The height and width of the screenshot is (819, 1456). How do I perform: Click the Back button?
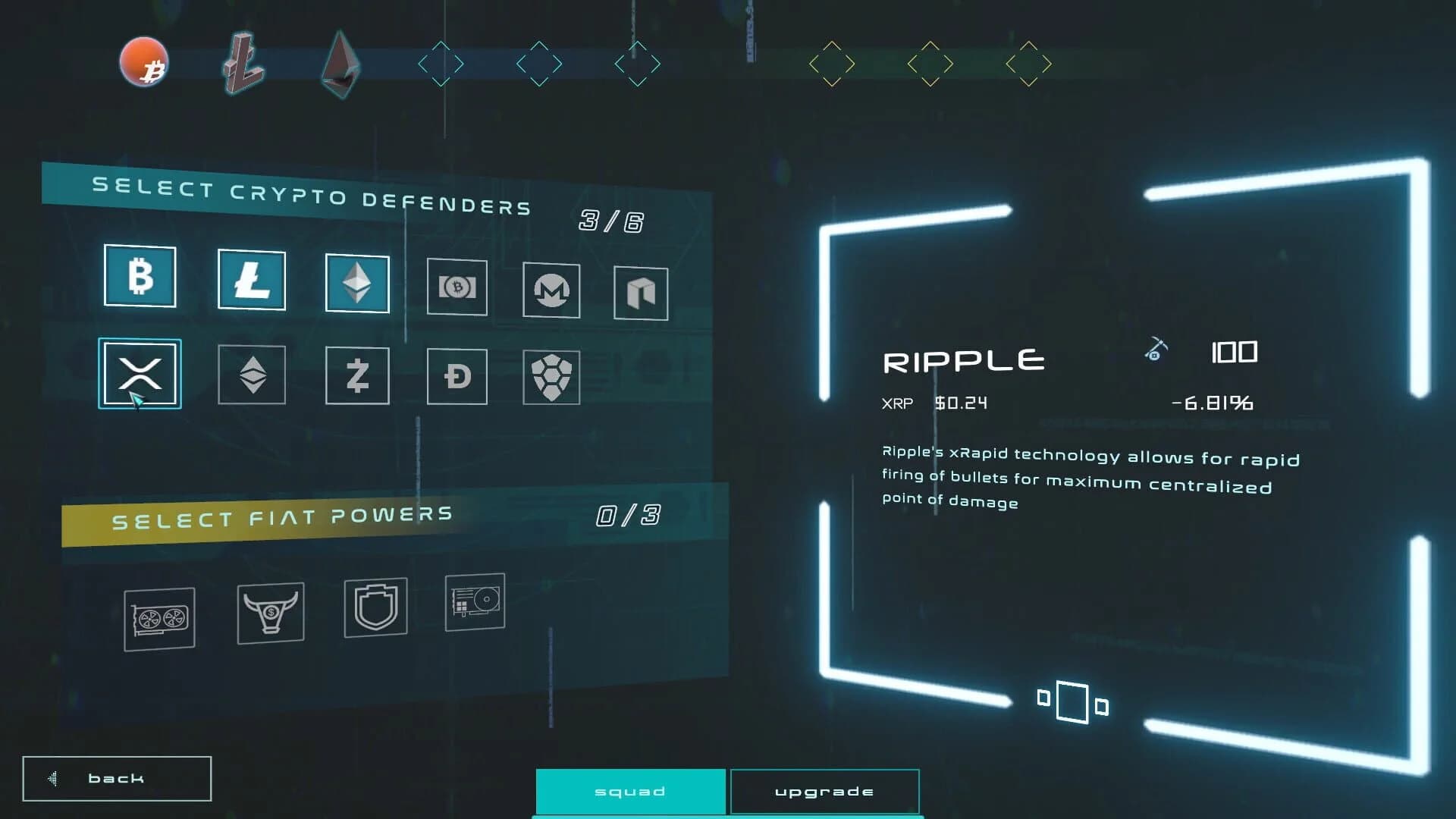[116, 777]
